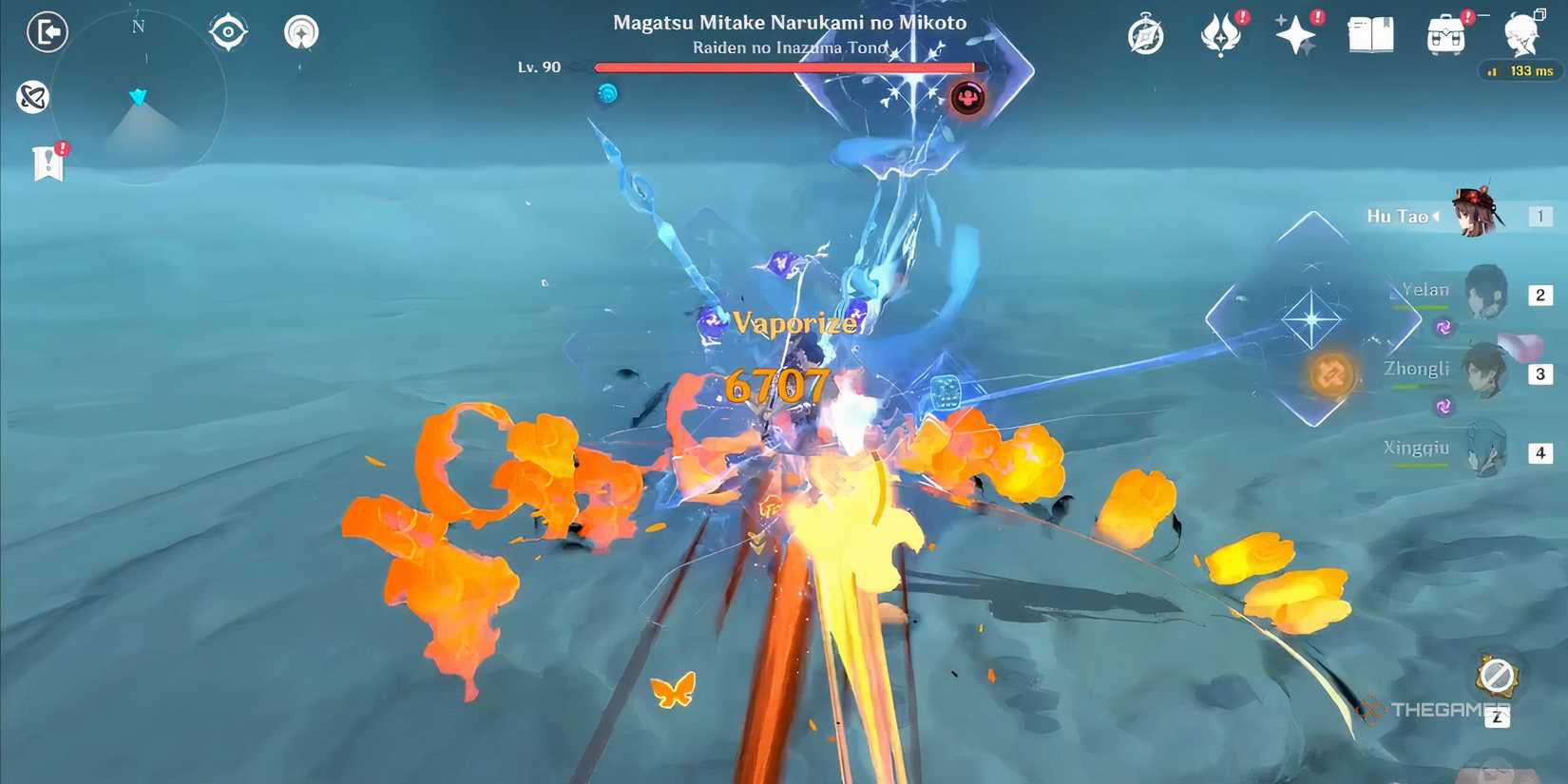Open the quest notification bookmark

[46, 162]
